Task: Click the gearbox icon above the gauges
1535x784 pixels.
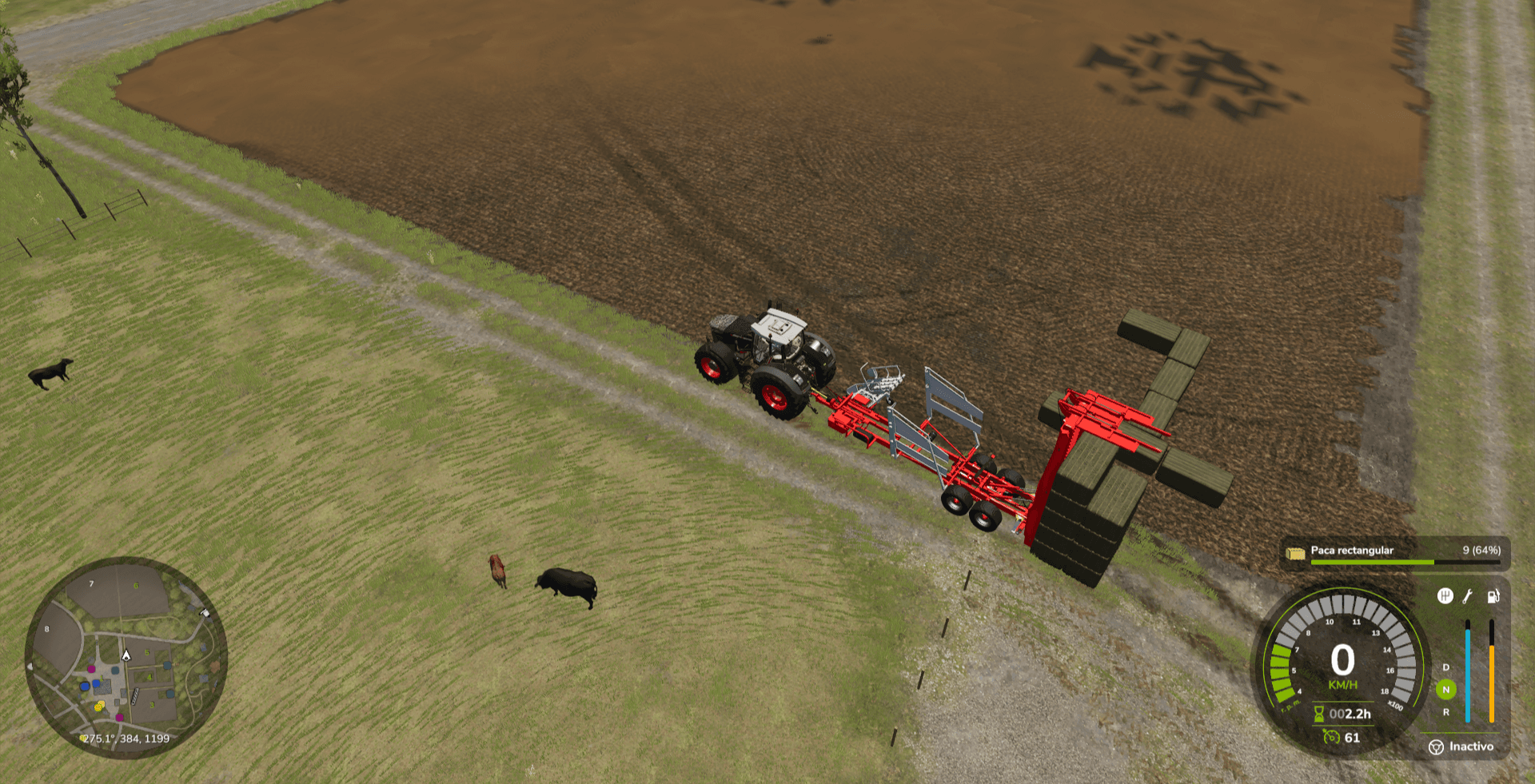Action: [1445, 595]
